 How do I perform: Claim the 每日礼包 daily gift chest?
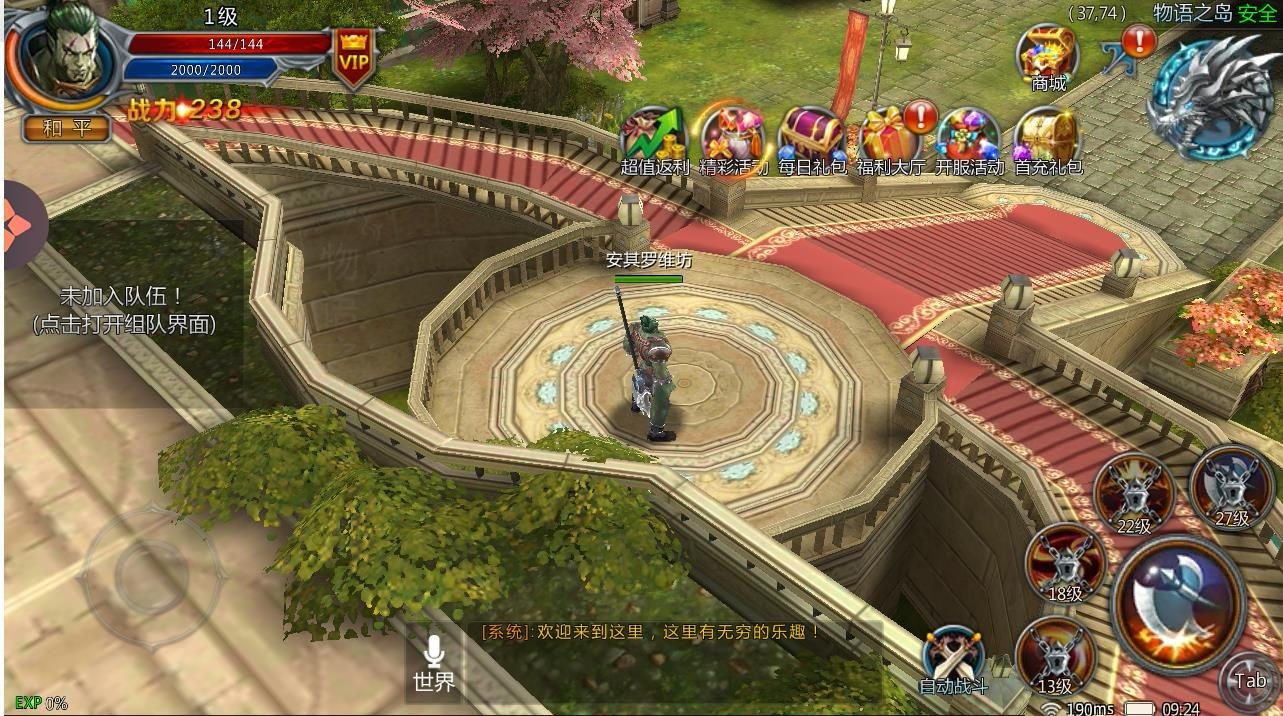coord(811,138)
